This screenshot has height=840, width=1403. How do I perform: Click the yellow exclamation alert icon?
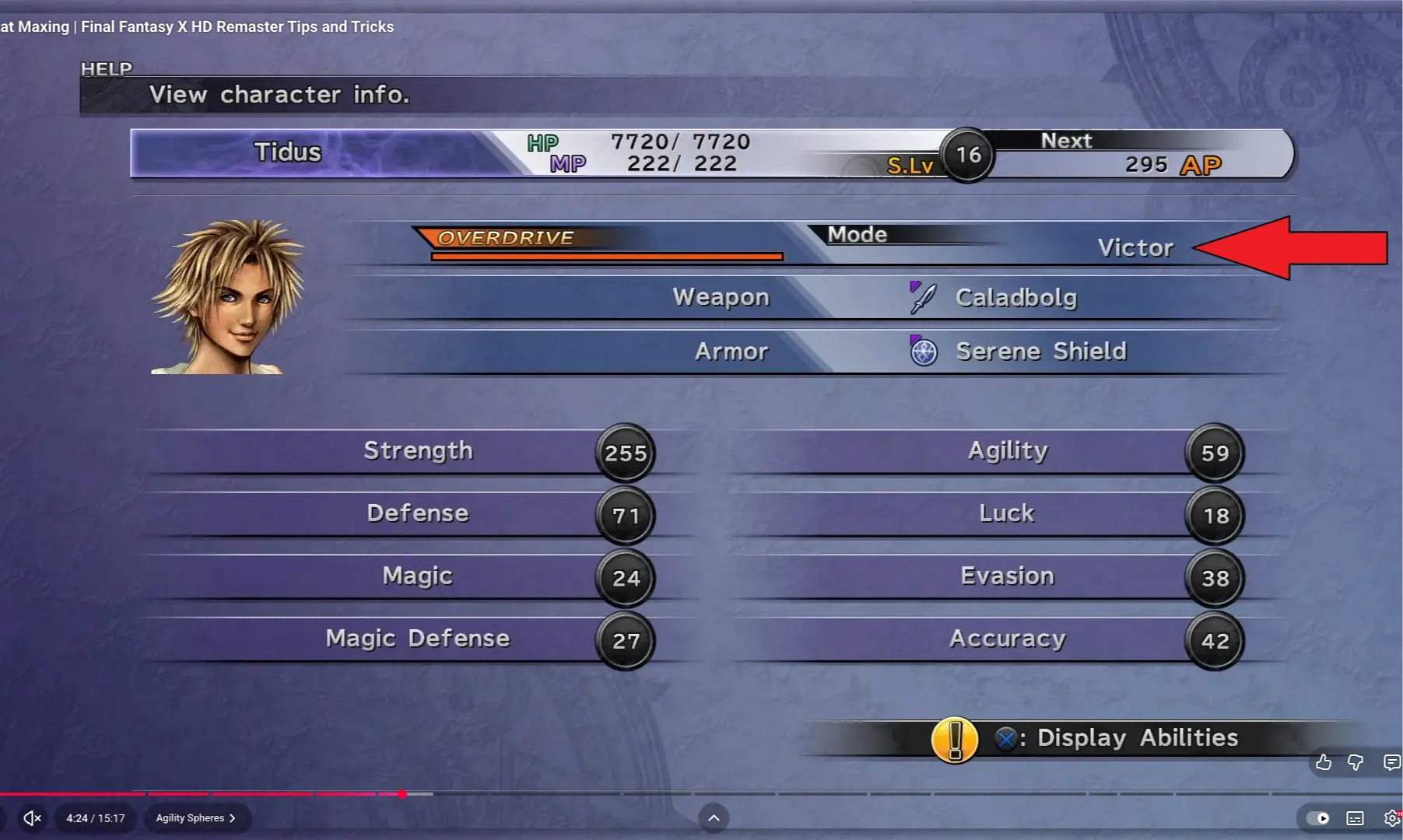tap(955, 739)
